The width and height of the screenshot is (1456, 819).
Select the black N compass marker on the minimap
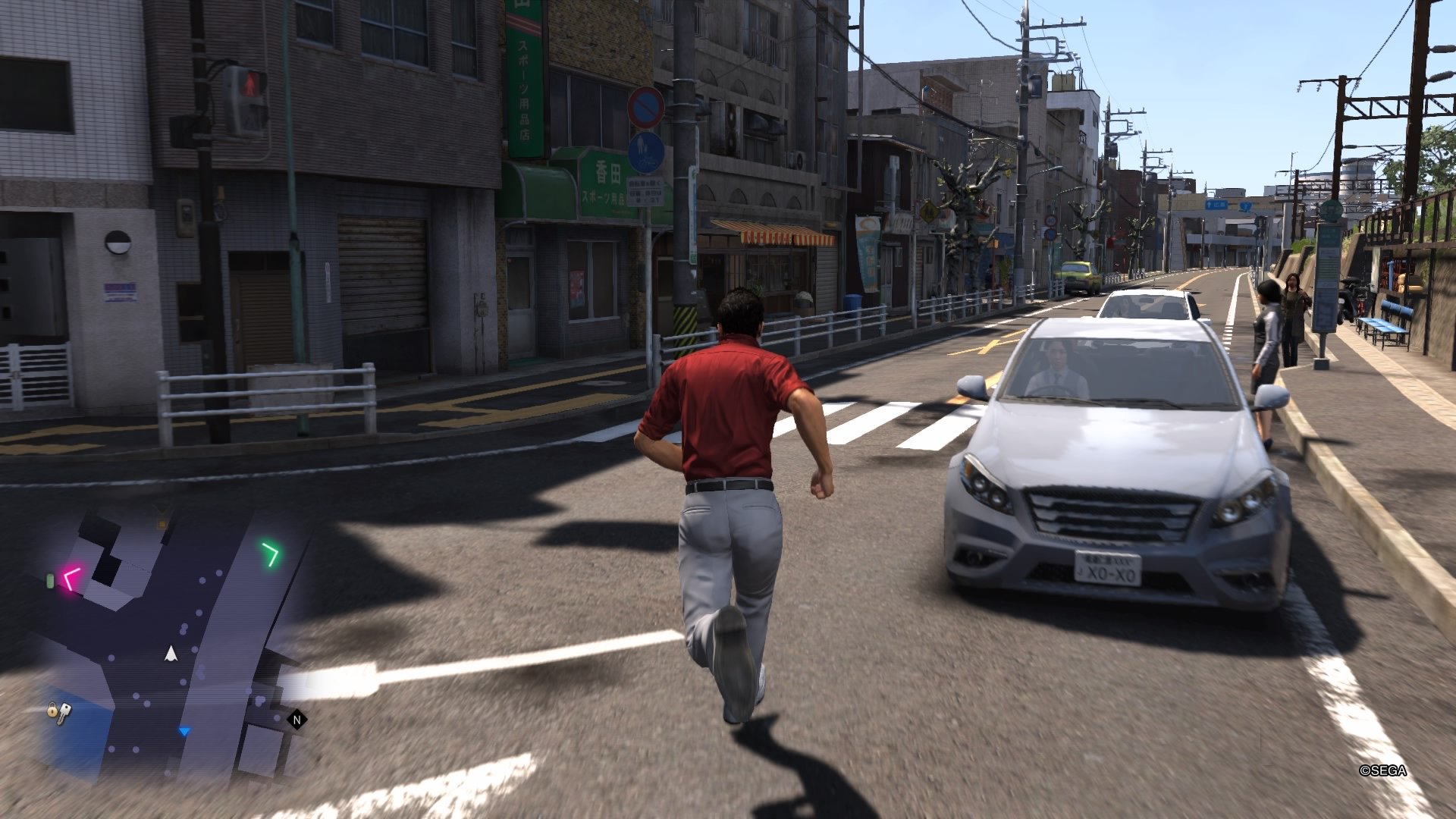[x=296, y=719]
